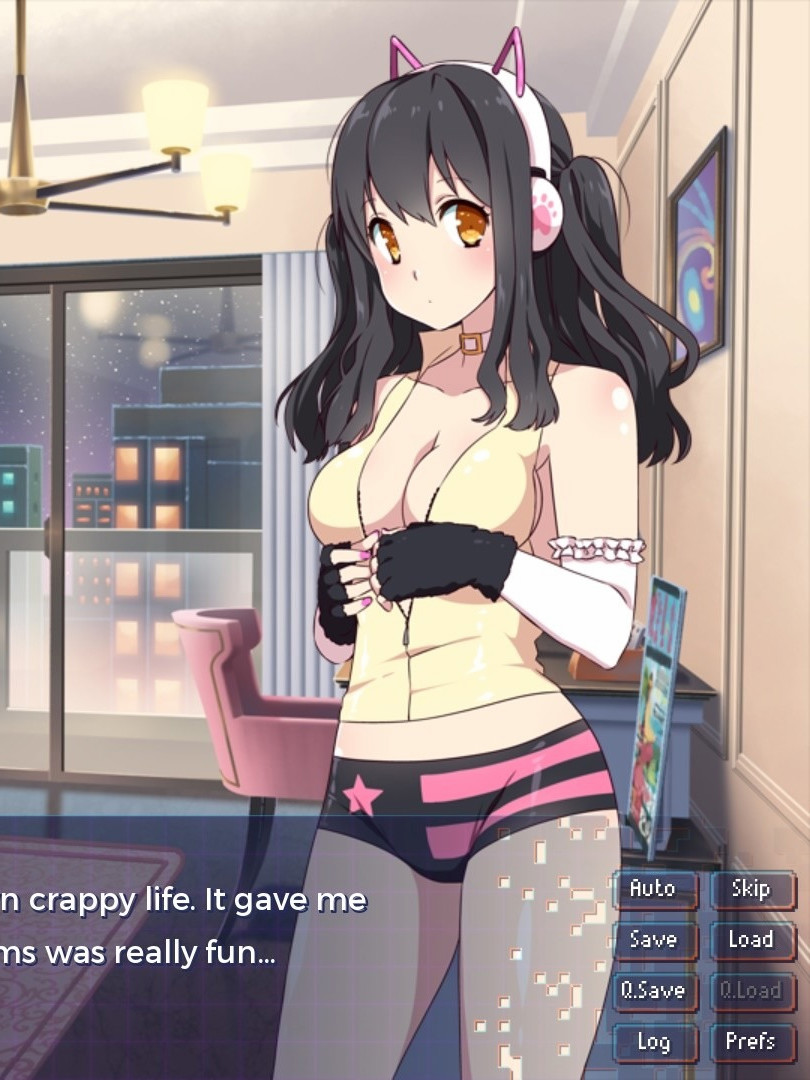Click the greyed-out Q.Load button
The image size is (810, 1080).
pos(751,991)
